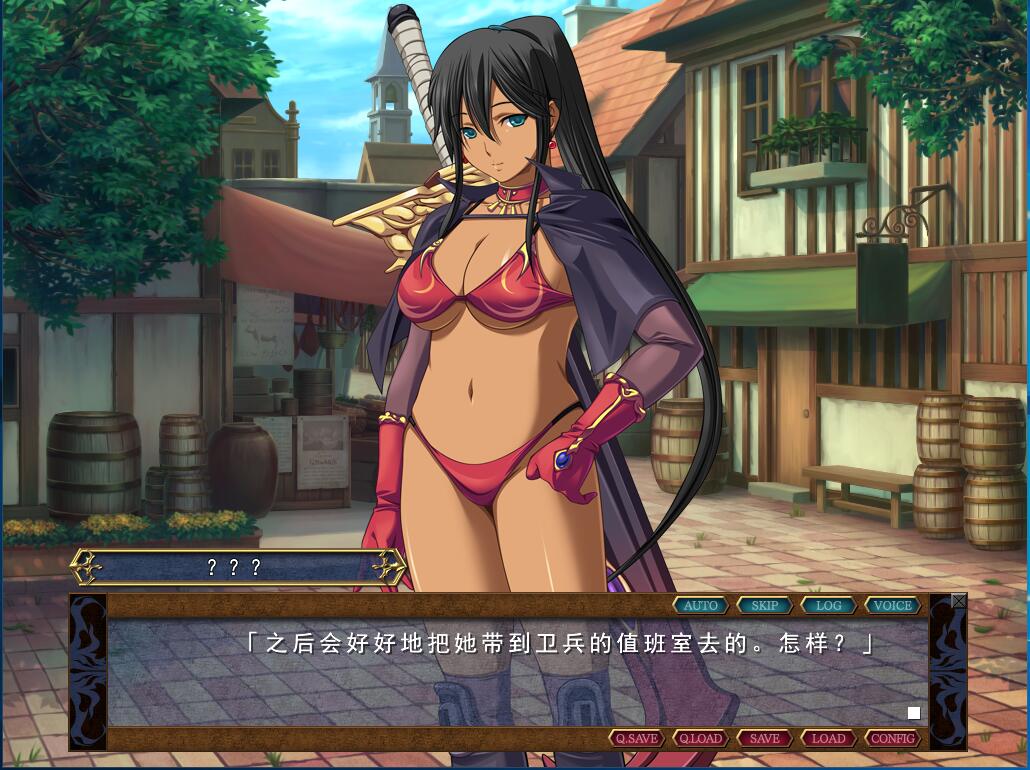The width and height of the screenshot is (1030, 770).
Task: Open the LOAD menu
Action: click(x=829, y=738)
